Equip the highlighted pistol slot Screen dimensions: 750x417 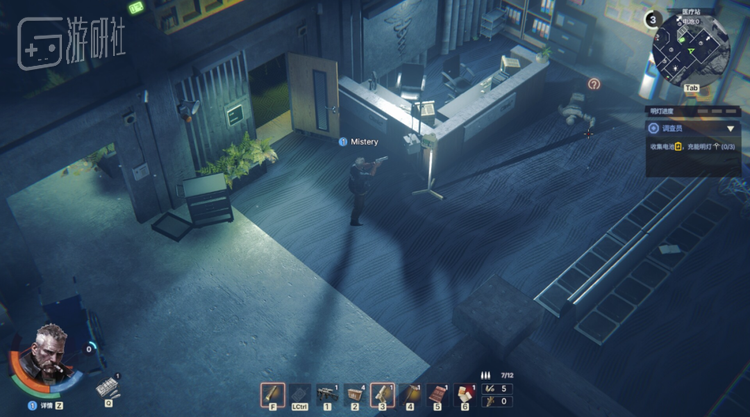click(382, 394)
